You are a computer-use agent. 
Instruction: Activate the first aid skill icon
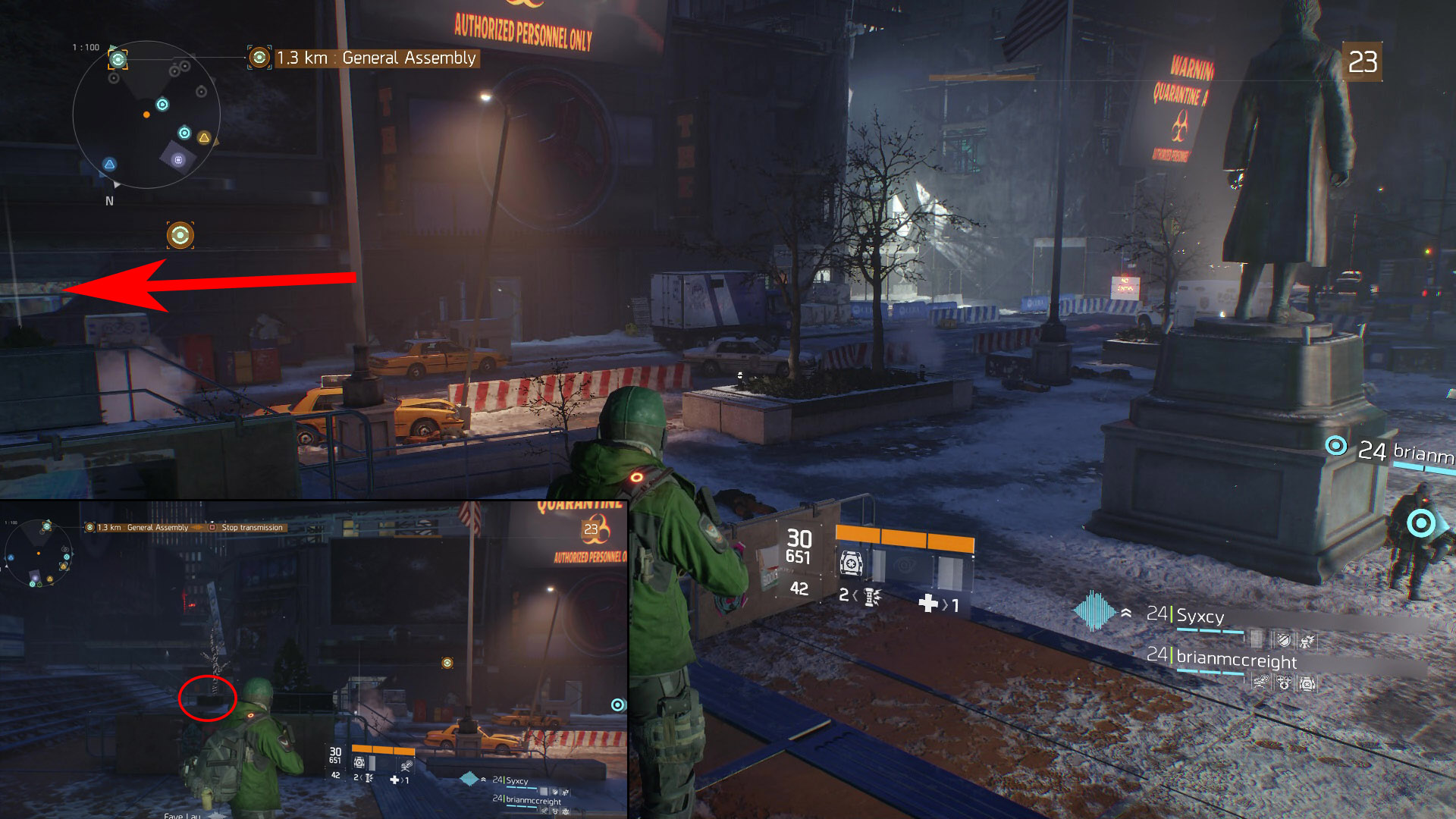pos(851,563)
